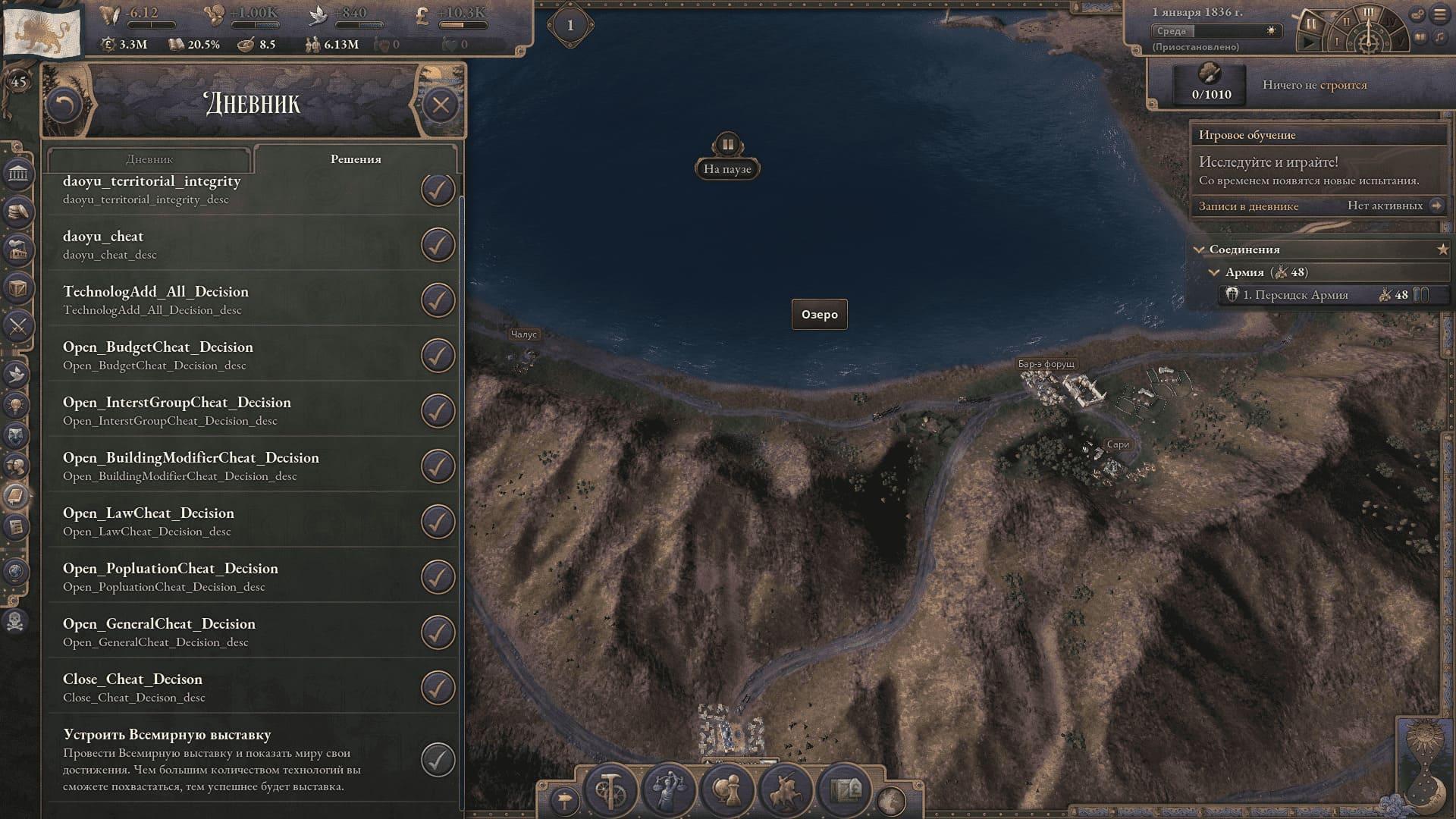Confirm the Open_PopluationCheat_Decision checkmark
Image resolution: width=1456 pixels, height=819 pixels.
438,577
